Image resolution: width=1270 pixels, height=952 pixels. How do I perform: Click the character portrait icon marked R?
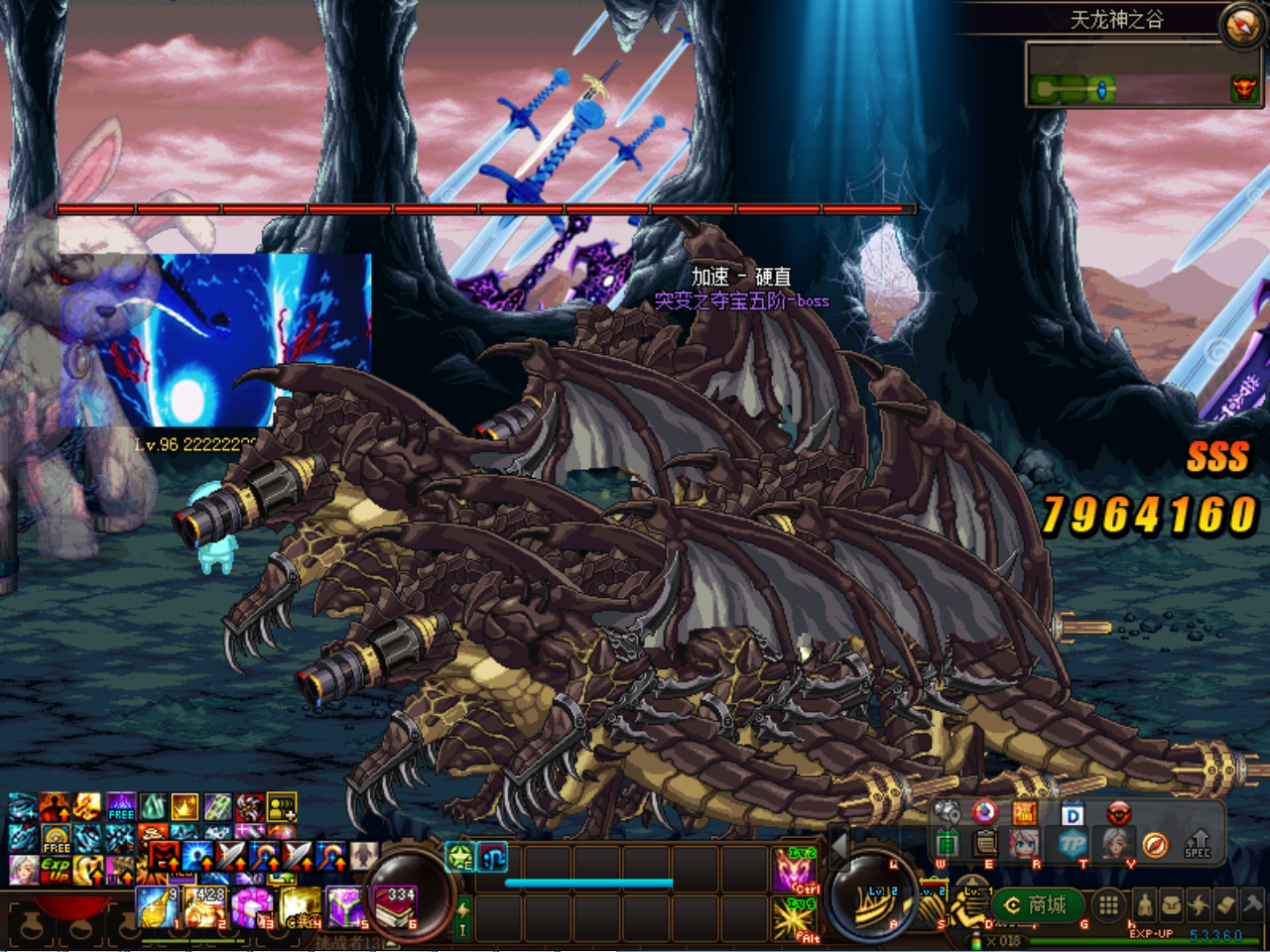1022,845
